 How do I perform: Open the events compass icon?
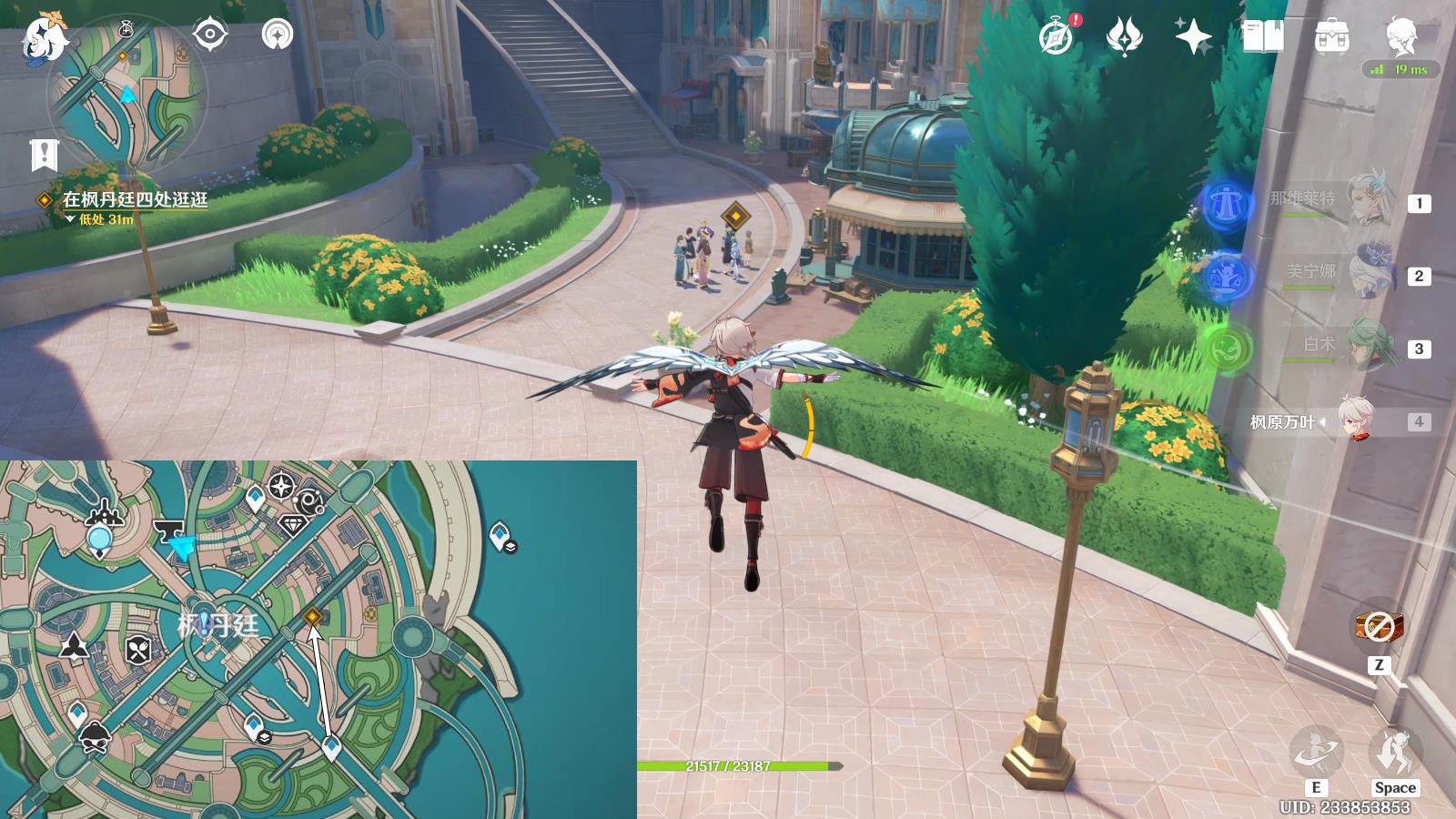coord(1057,37)
